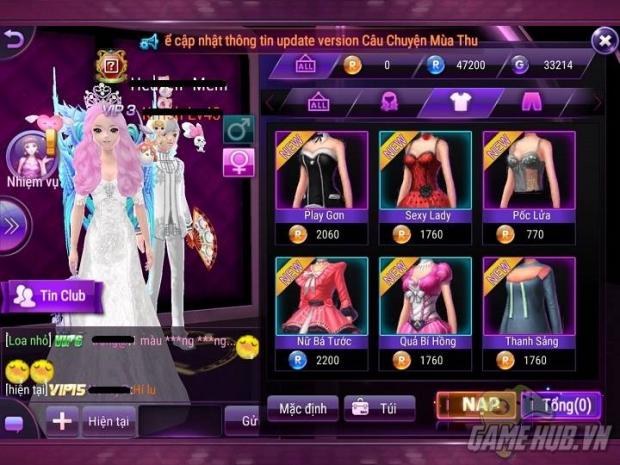Select the male gender icon
This screenshot has width=620, height=465.
[238, 130]
